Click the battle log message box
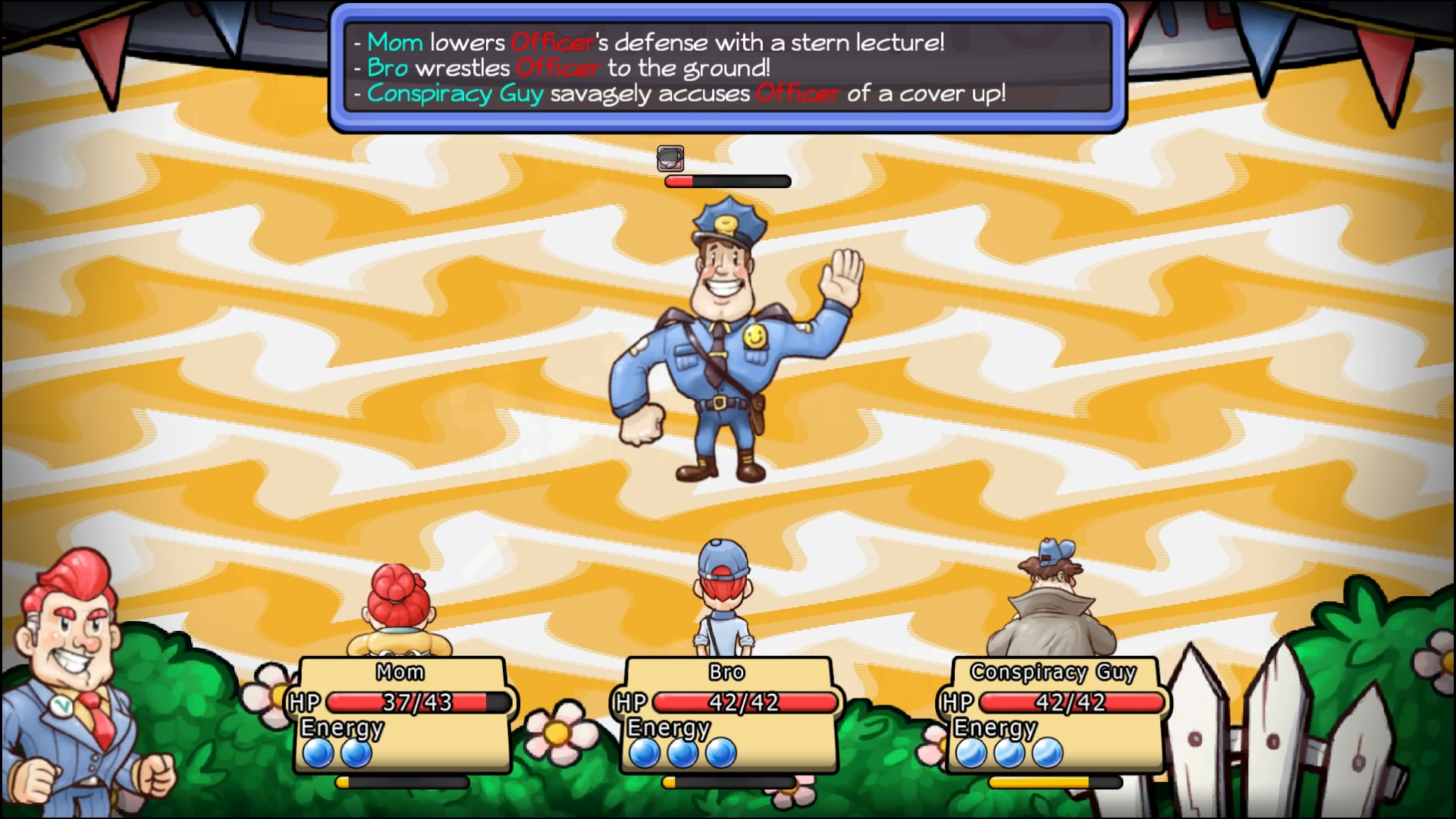The width and height of the screenshot is (1456, 819). click(727, 68)
